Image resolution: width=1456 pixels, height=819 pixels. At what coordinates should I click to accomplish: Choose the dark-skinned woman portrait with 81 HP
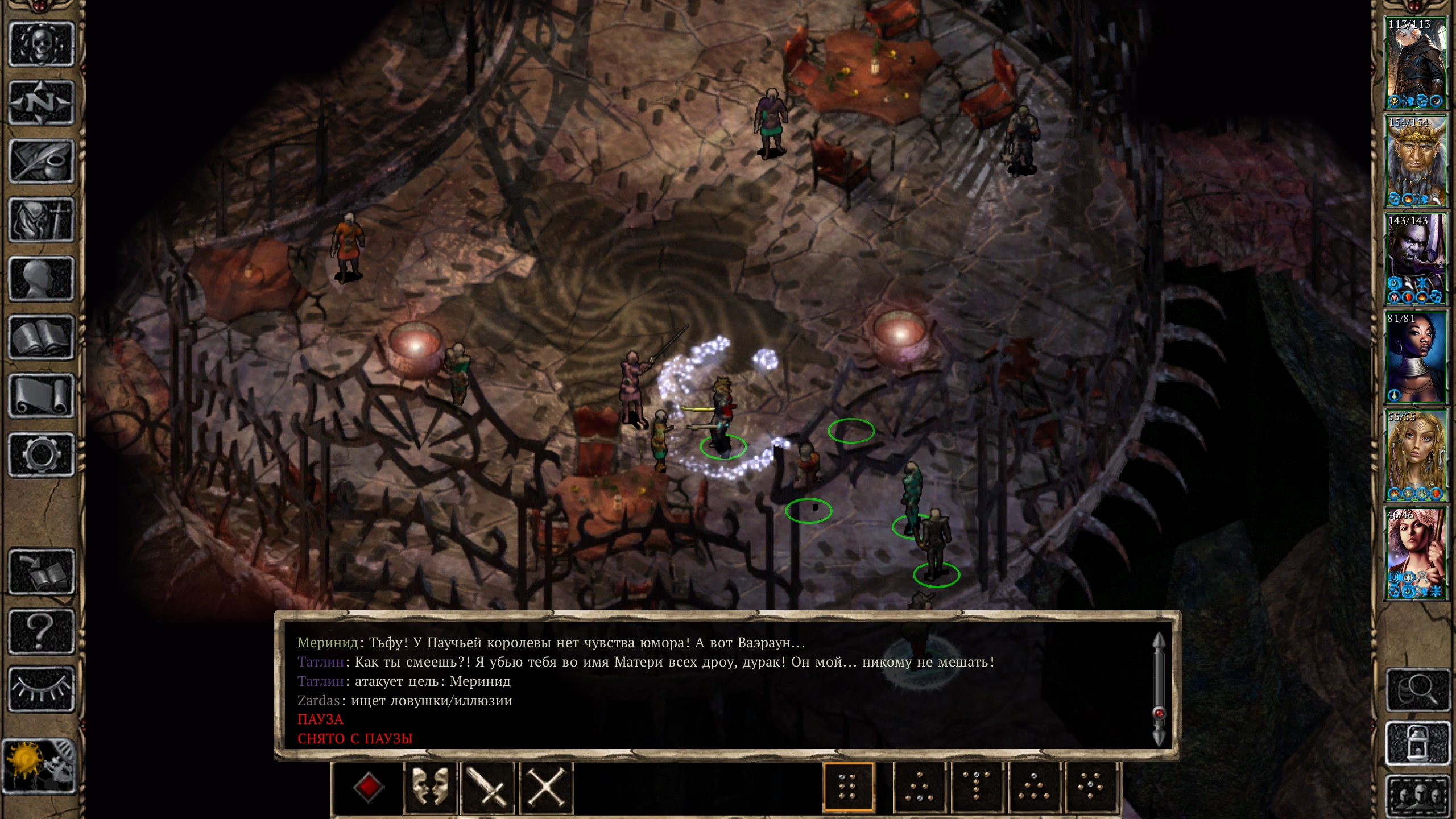point(1415,357)
